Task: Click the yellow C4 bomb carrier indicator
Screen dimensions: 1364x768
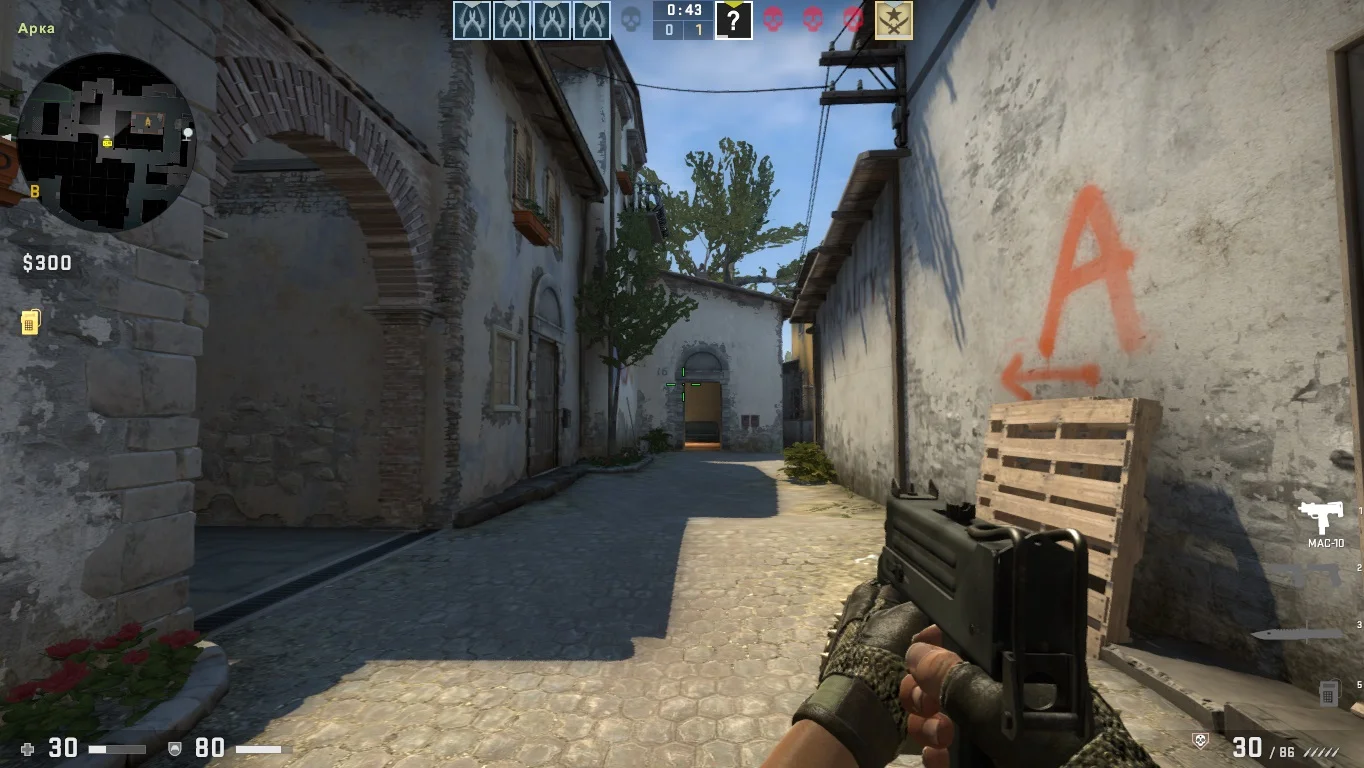Action: click(31, 322)
